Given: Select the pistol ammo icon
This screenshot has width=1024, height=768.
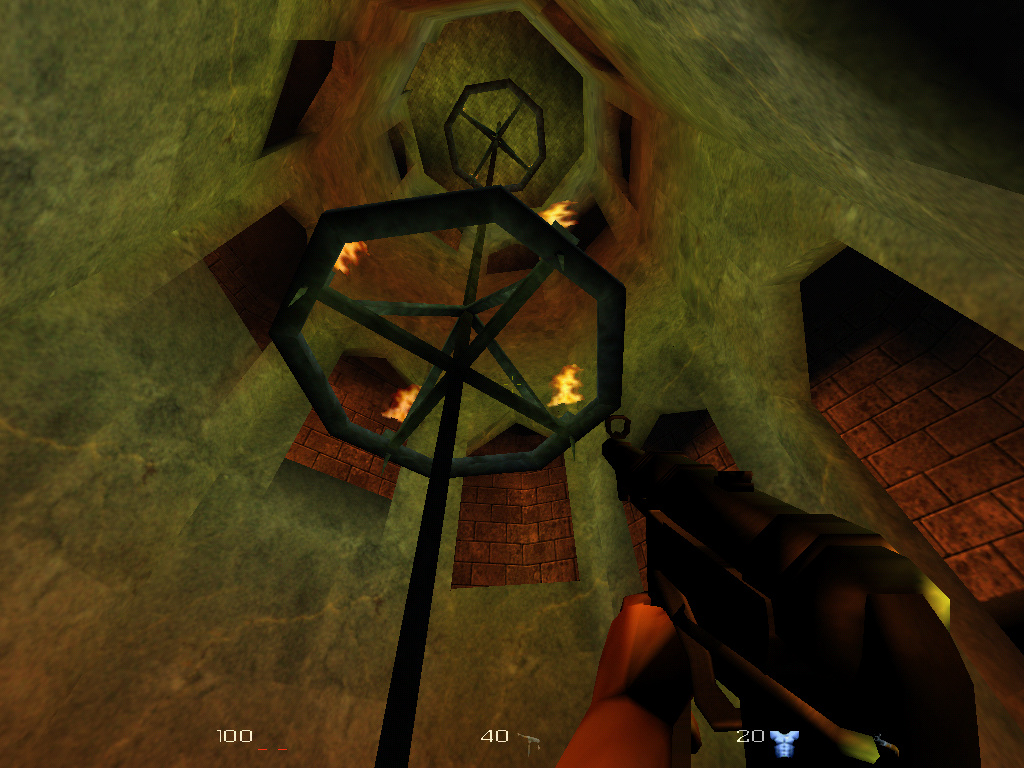Looking at the screenshot, I should click(x=530, y=740).
